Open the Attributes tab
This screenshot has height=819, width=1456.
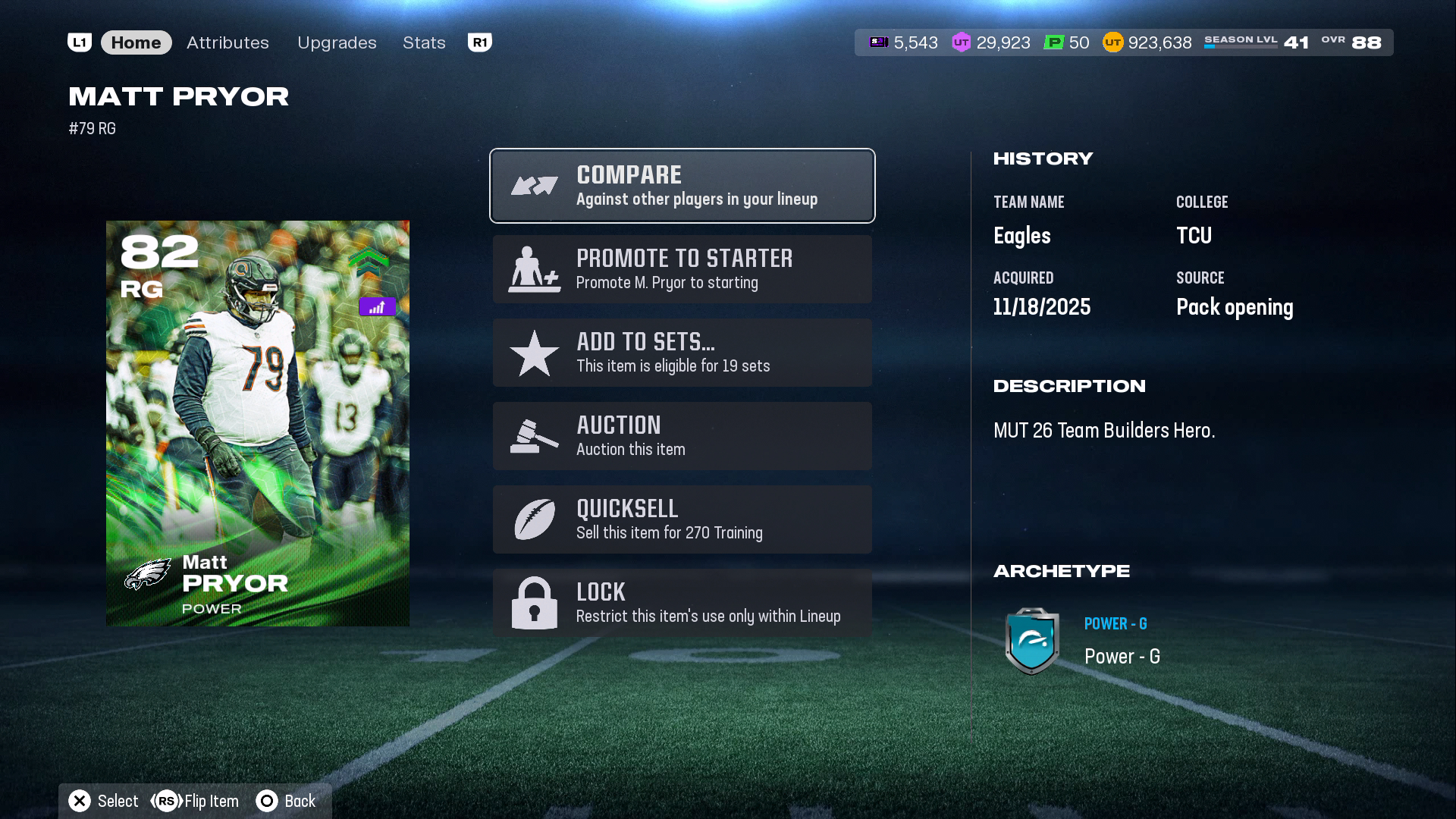click(x=227, y=42)
